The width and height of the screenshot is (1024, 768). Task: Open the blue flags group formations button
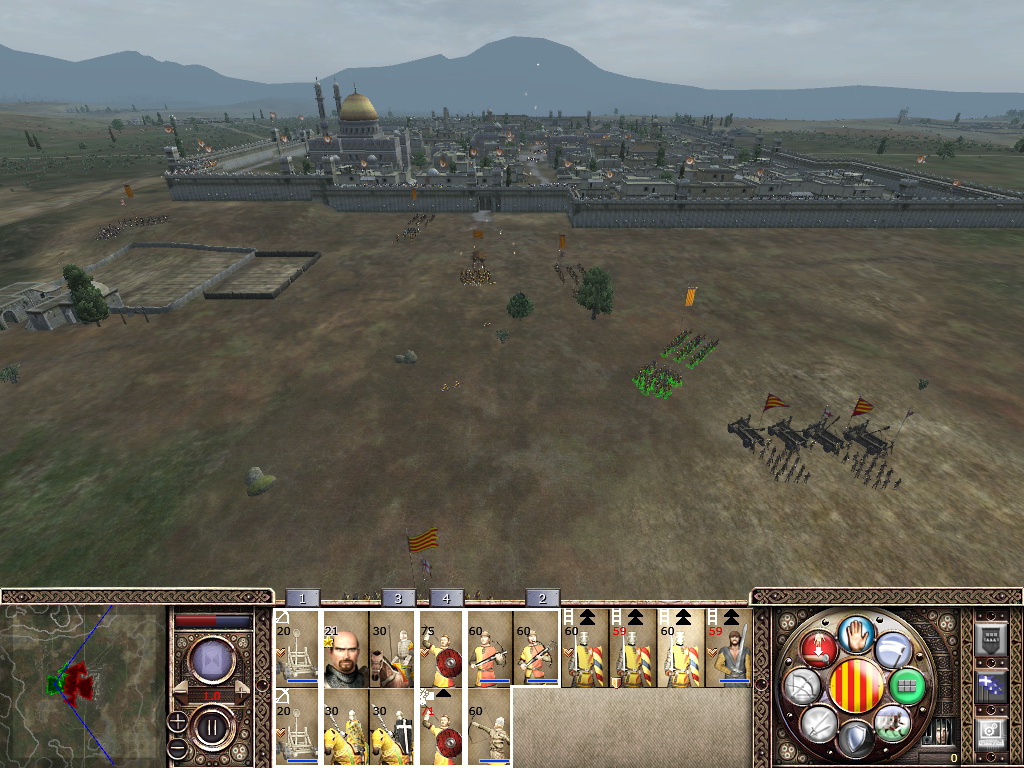[x=990, y=686]
